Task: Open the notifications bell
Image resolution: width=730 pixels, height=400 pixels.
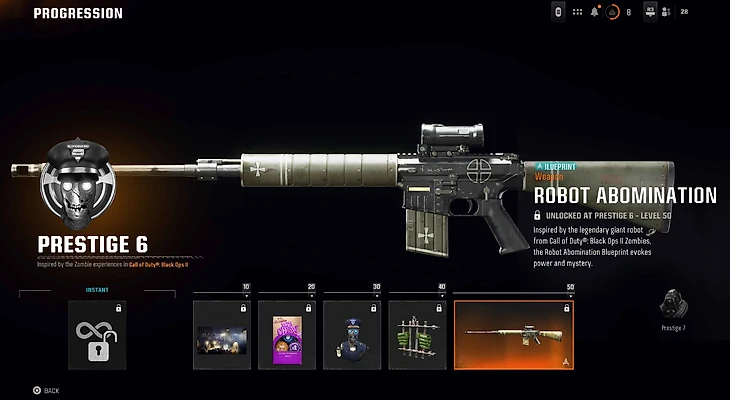Action: click(594, 12)
